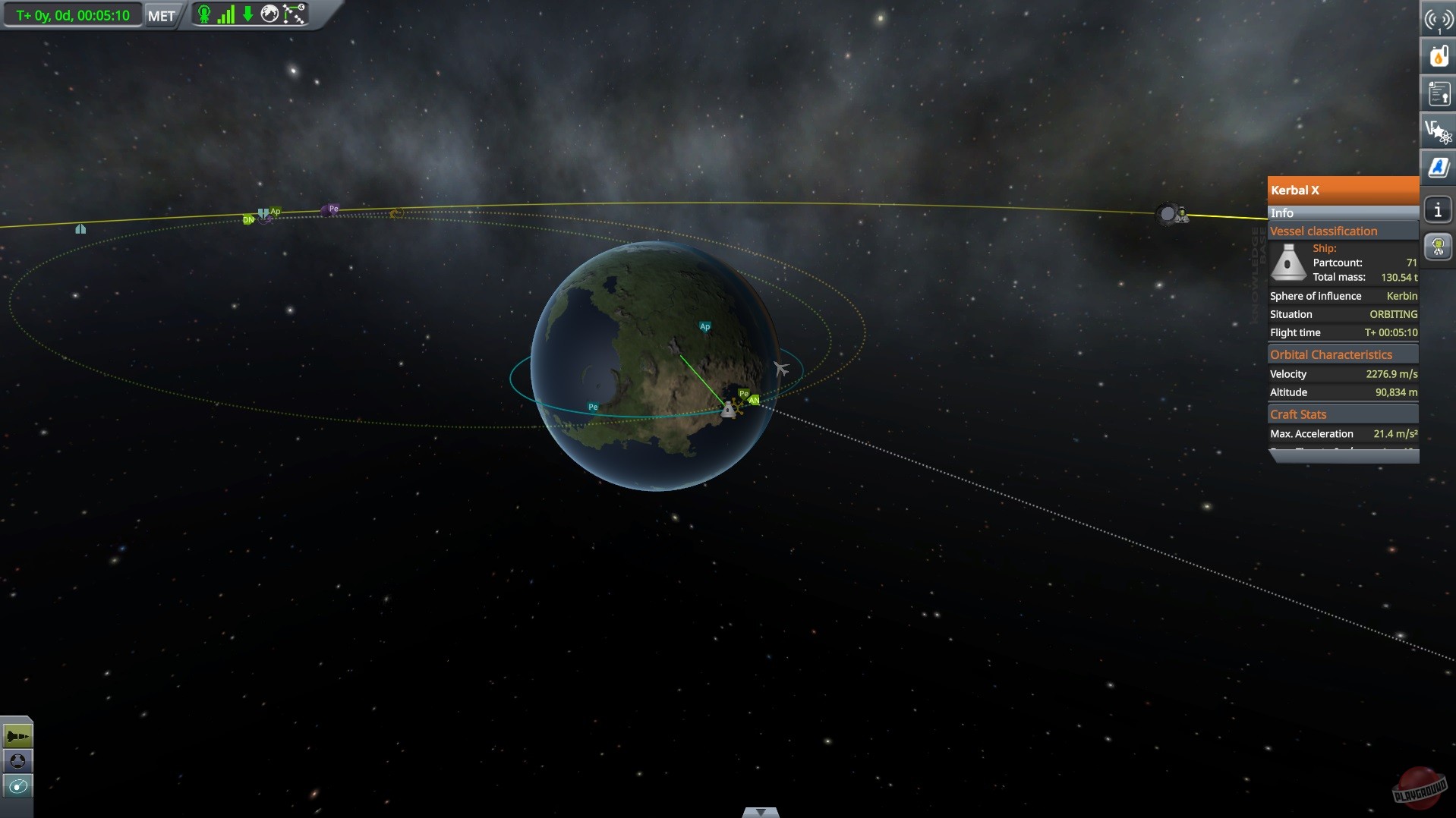Open the crew portrait icon on the right sidebar
Image resolution: width=1456 pixels, height=818 pixels.
point(1437,246)
